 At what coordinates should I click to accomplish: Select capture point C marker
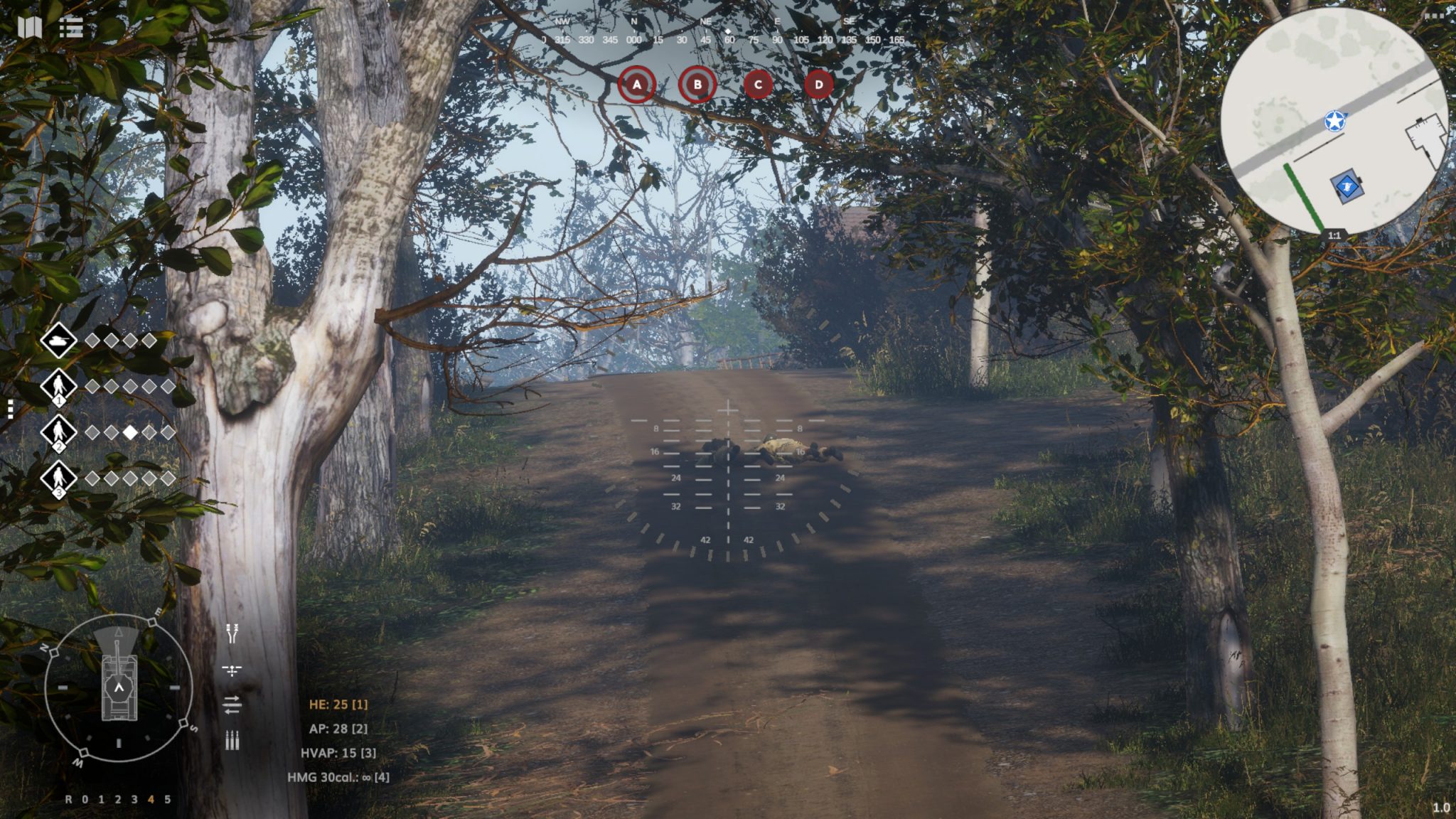coord(758,85)
